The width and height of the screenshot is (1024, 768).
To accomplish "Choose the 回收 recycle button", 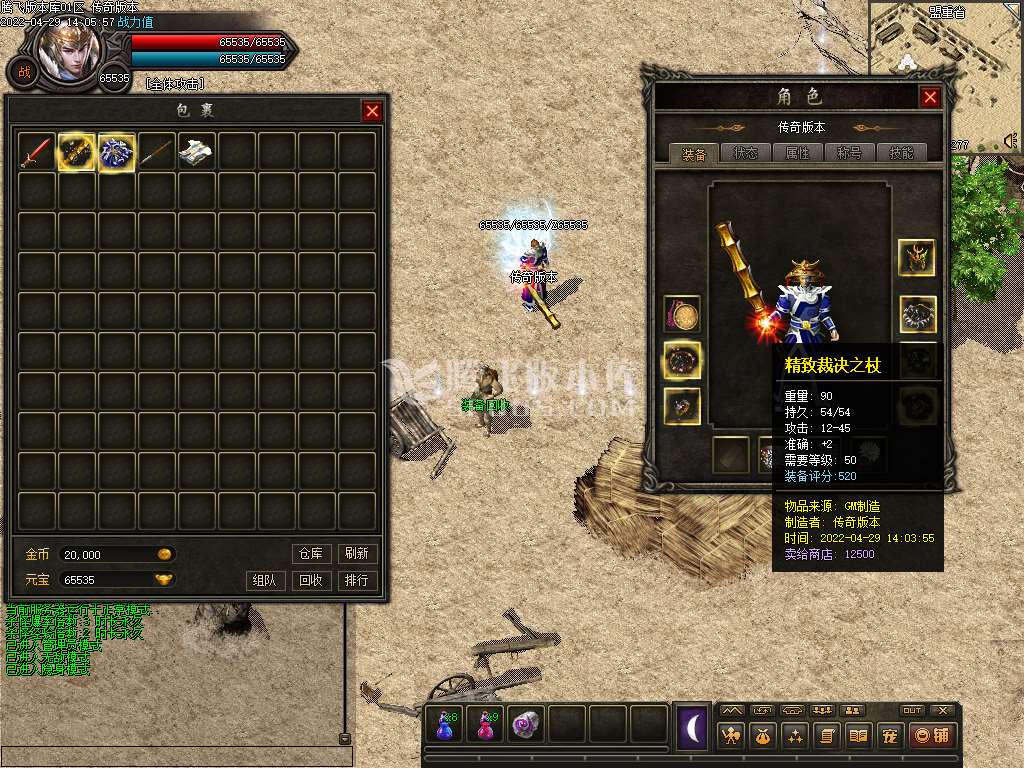I will point(311,580).
